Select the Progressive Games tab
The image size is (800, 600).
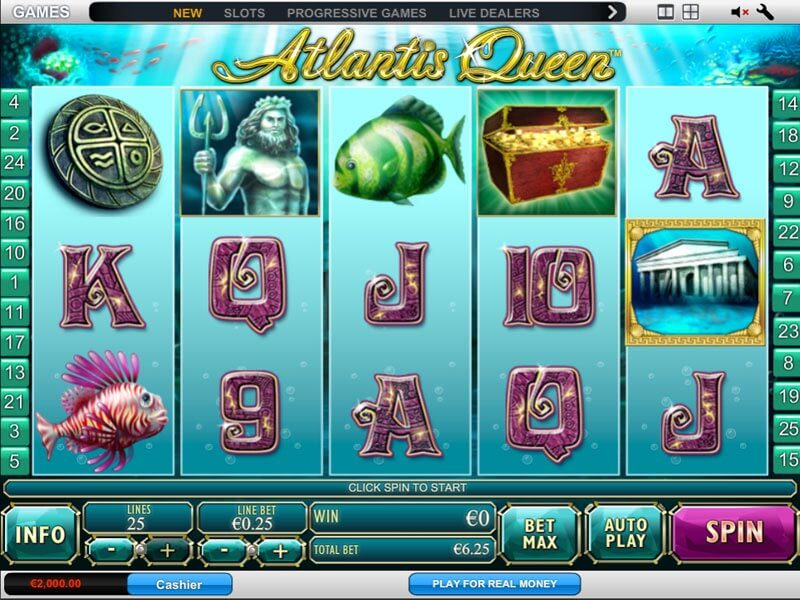pos(356,13)
